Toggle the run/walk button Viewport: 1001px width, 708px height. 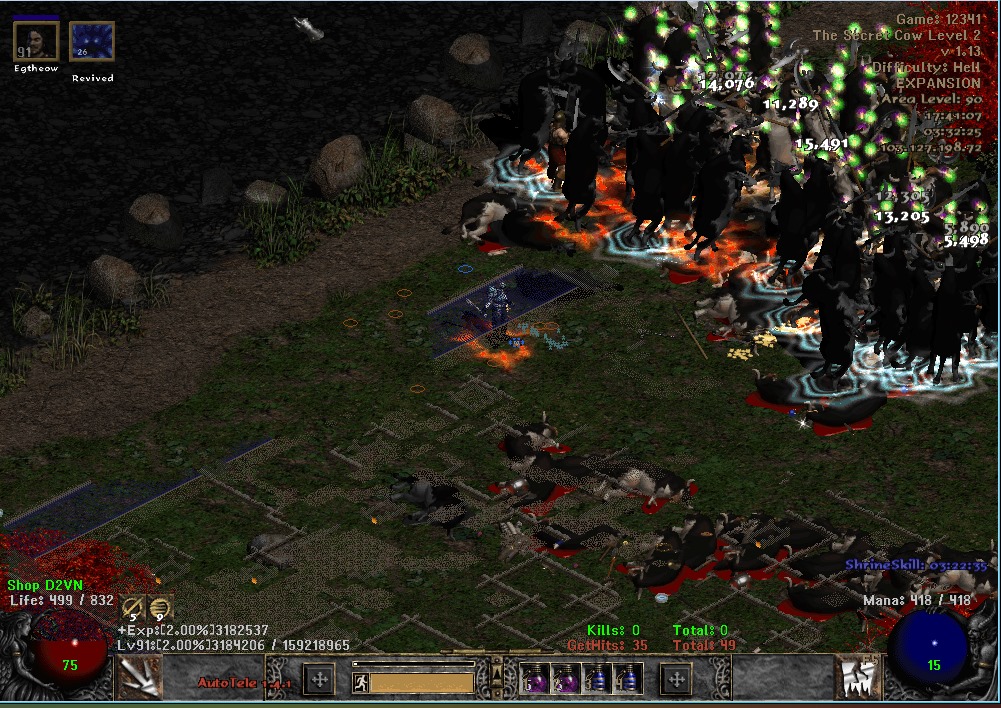[362, 682]
